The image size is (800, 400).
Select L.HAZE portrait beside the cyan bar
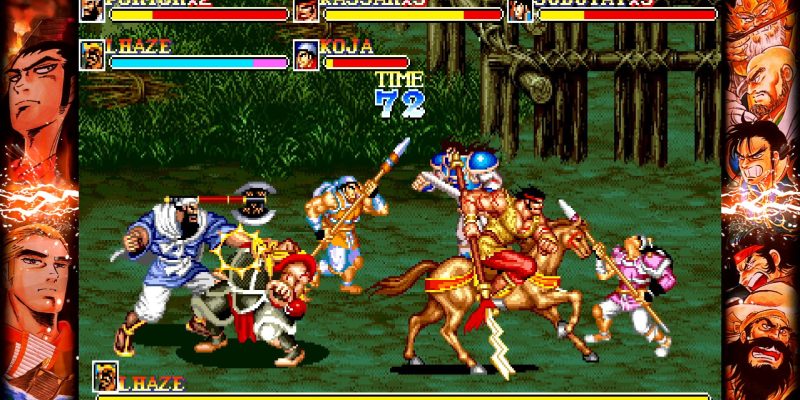92,55
